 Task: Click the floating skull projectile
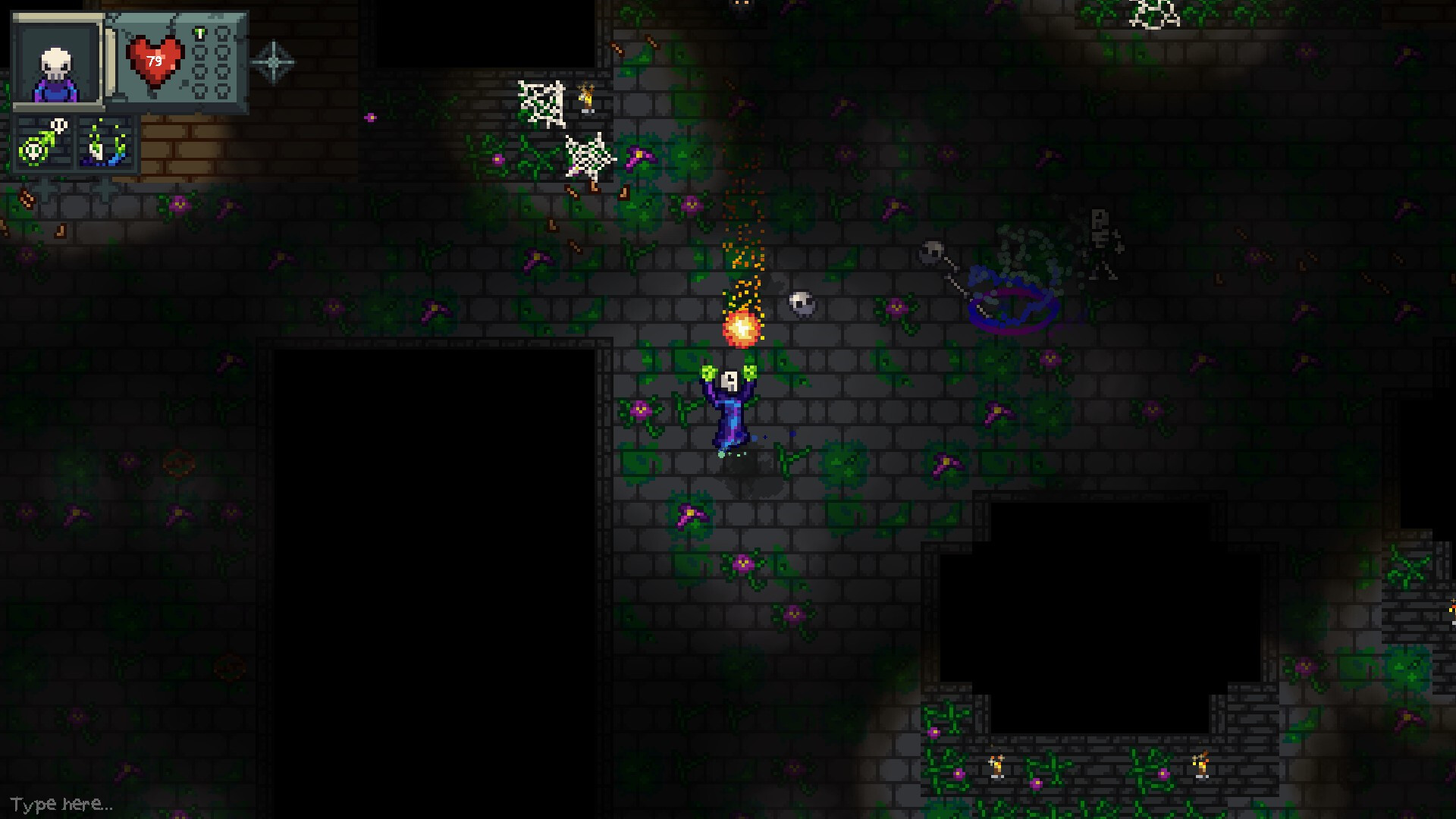pyautogui.click(x=800, y=303)
